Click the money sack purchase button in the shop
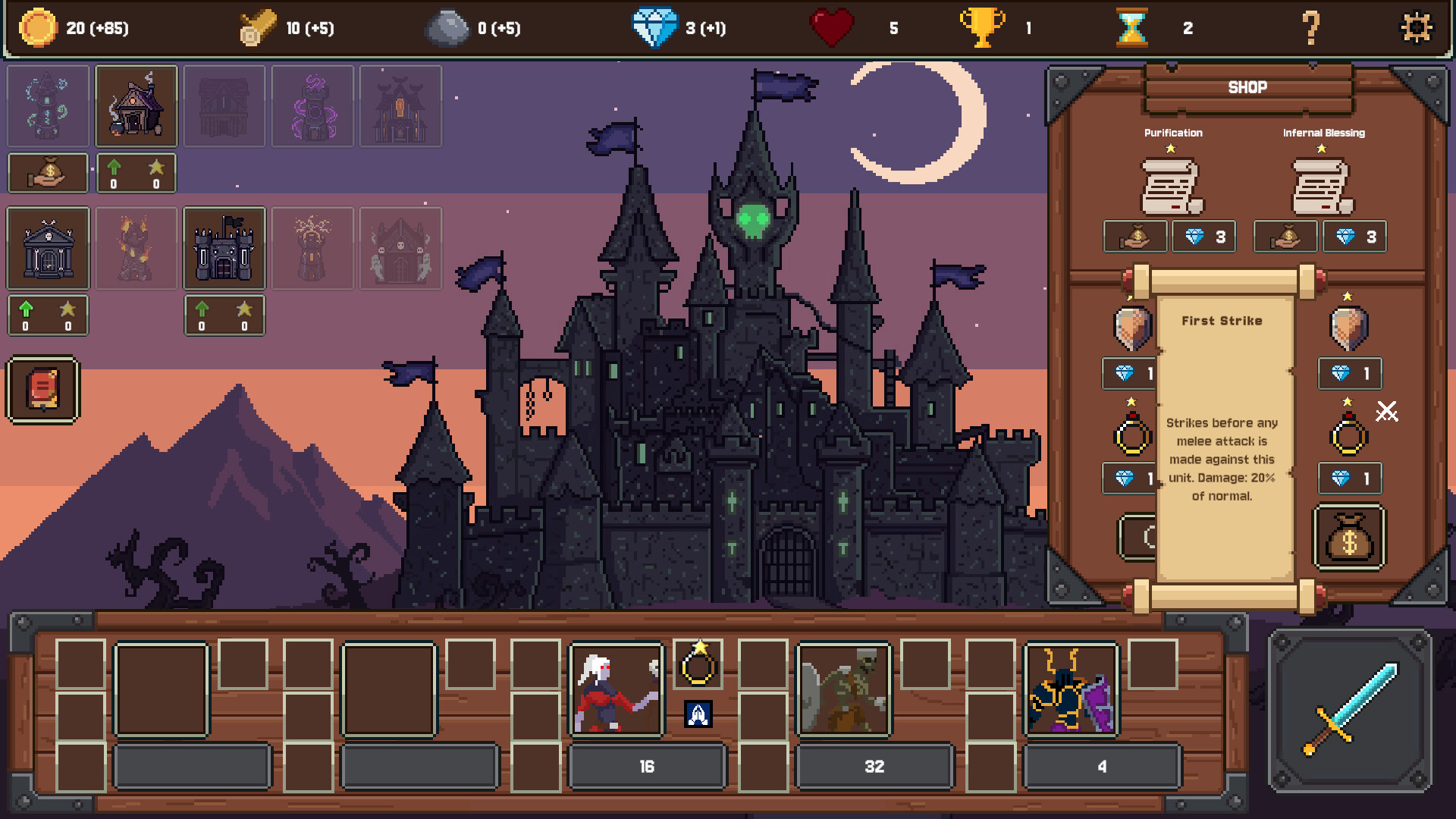Viewport: 1456px width, 819px height. coord(1348,538)
